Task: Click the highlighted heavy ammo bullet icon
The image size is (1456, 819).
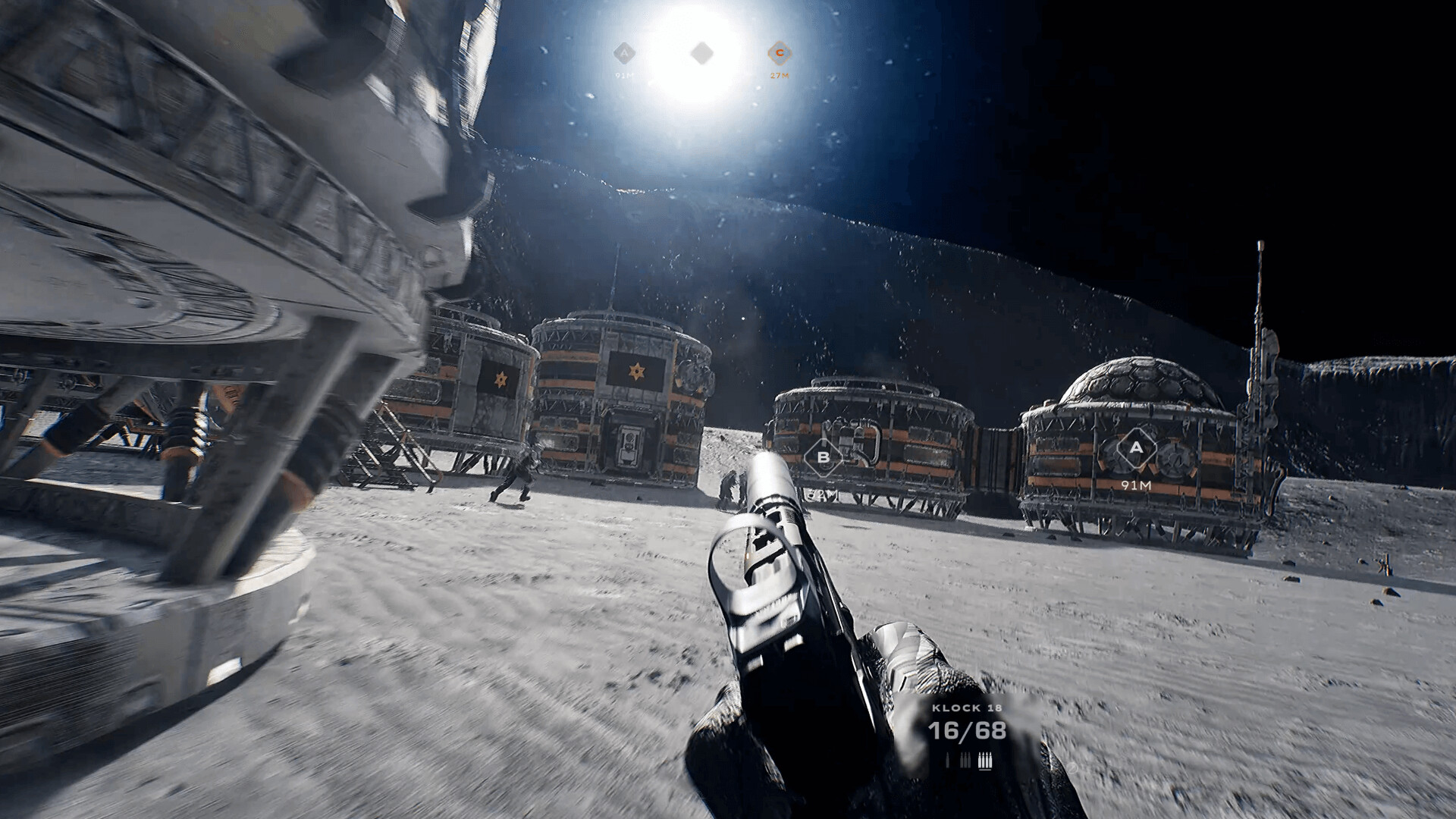Action: 985,760
